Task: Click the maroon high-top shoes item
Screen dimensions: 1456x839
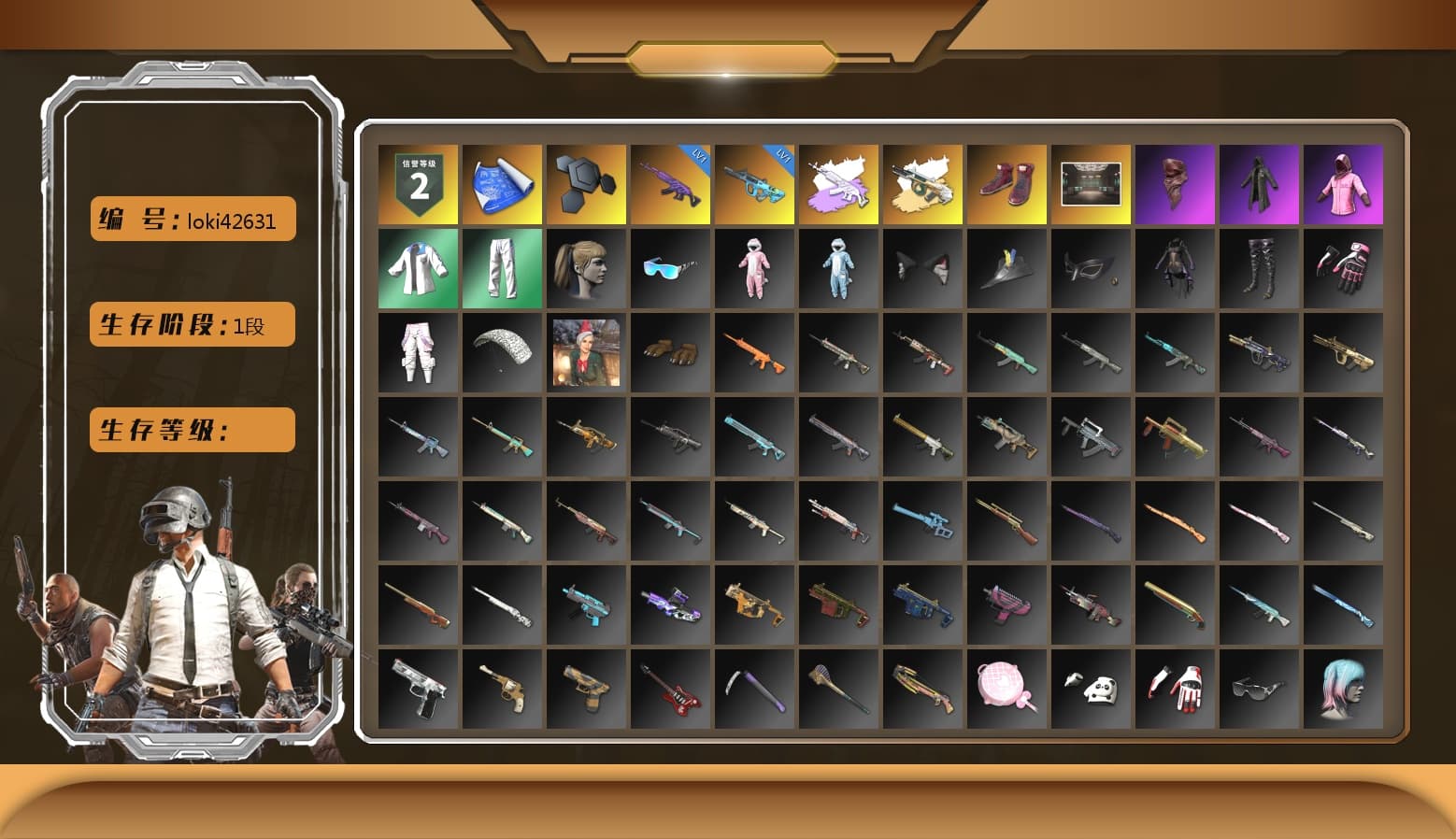Action: click(1006, 183)
